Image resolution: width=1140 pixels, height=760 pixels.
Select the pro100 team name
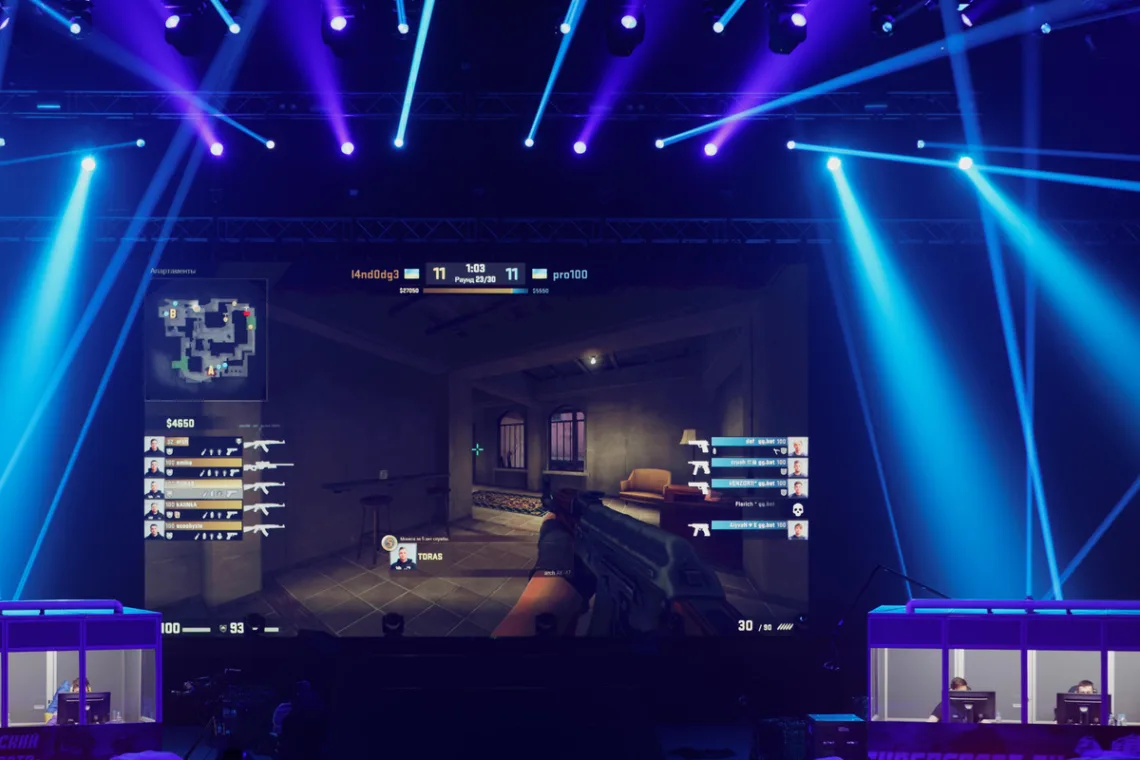(570, 274)
